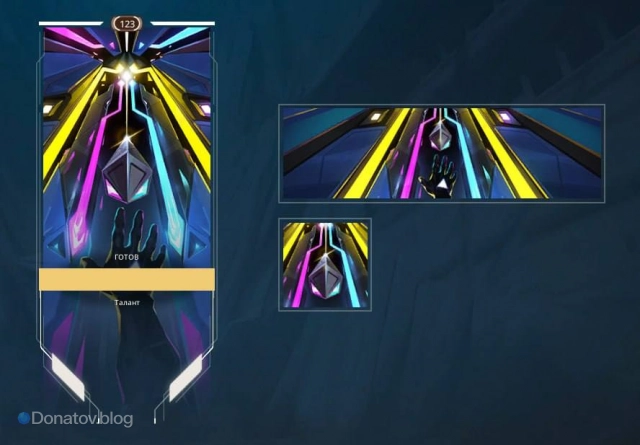Visit the Donatov.blog watermark link

point(76,419)
